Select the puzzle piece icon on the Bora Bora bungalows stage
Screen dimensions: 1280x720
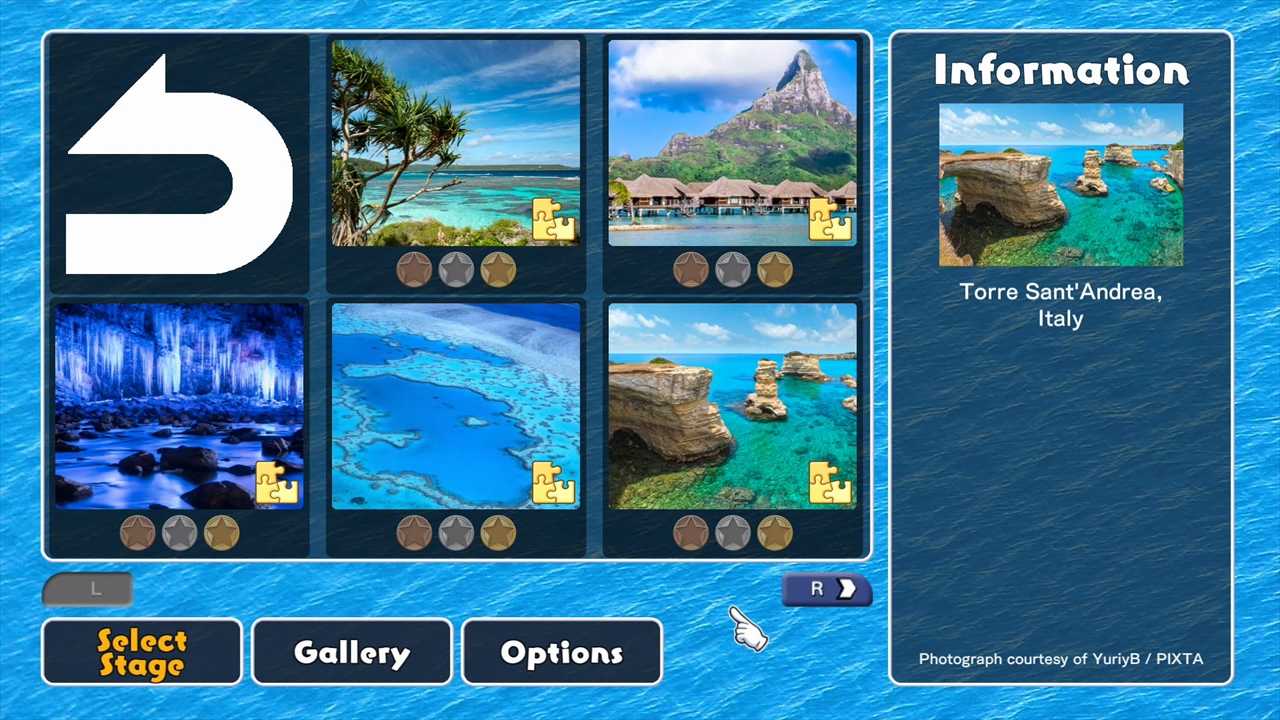click(832, 218)
